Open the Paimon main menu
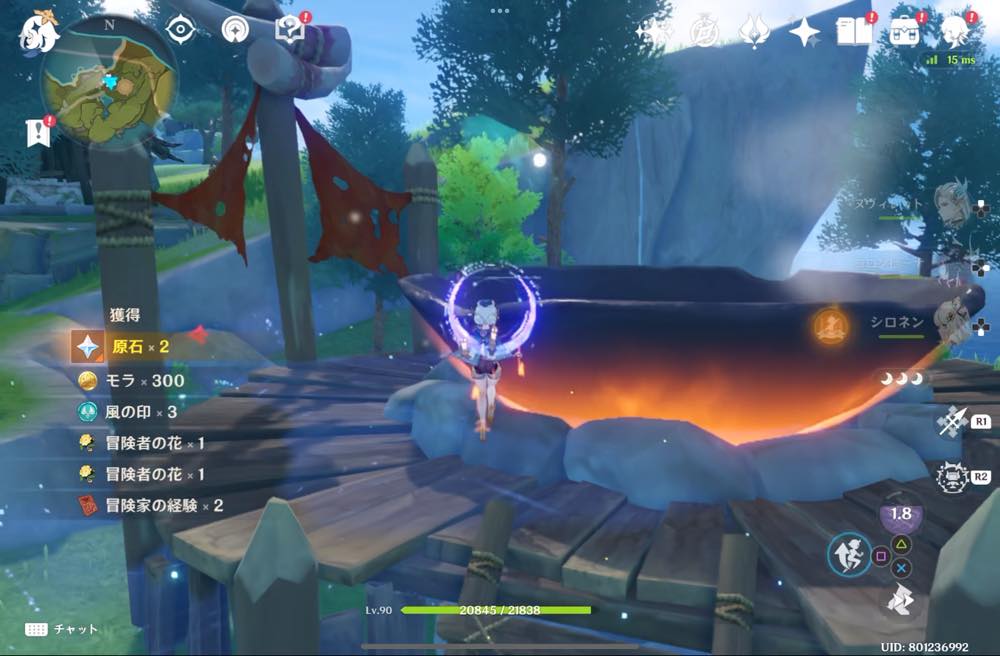The image size is (1000, 656). tap(37, 32)
